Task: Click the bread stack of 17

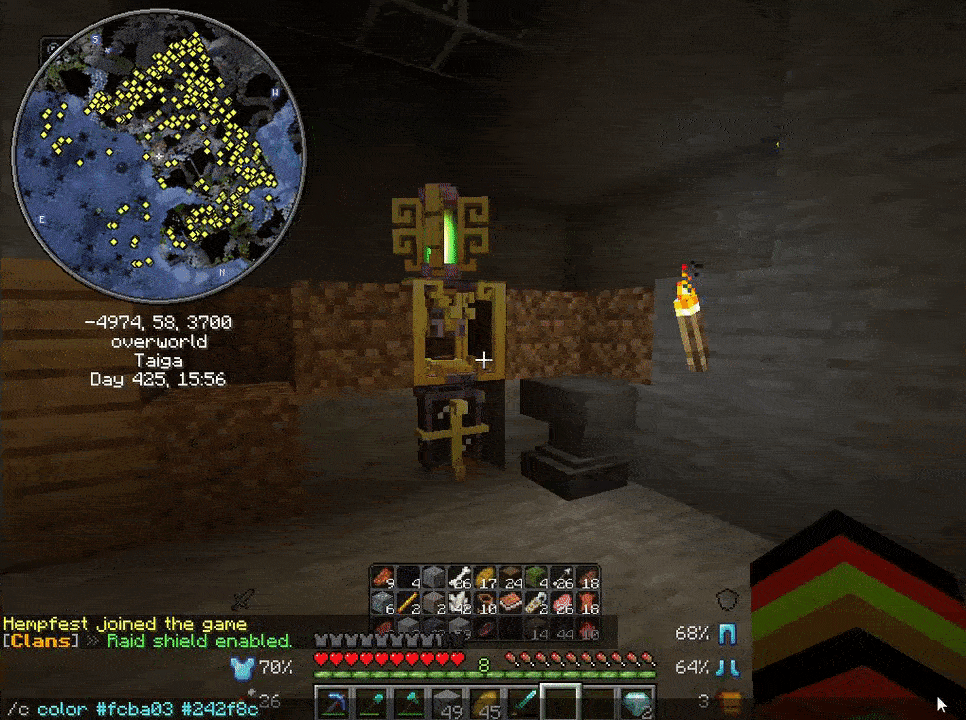Action: (x=485, y=577)
